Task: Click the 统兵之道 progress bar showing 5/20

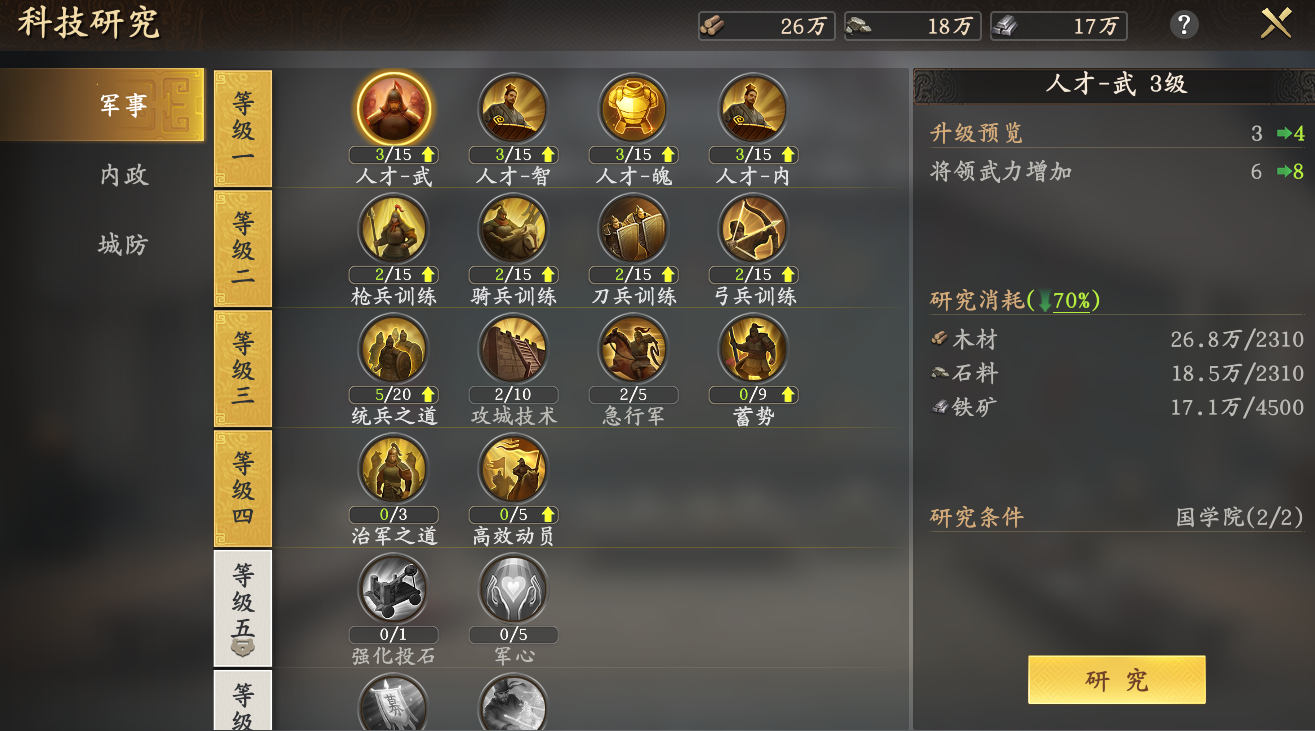Action: 393,394
